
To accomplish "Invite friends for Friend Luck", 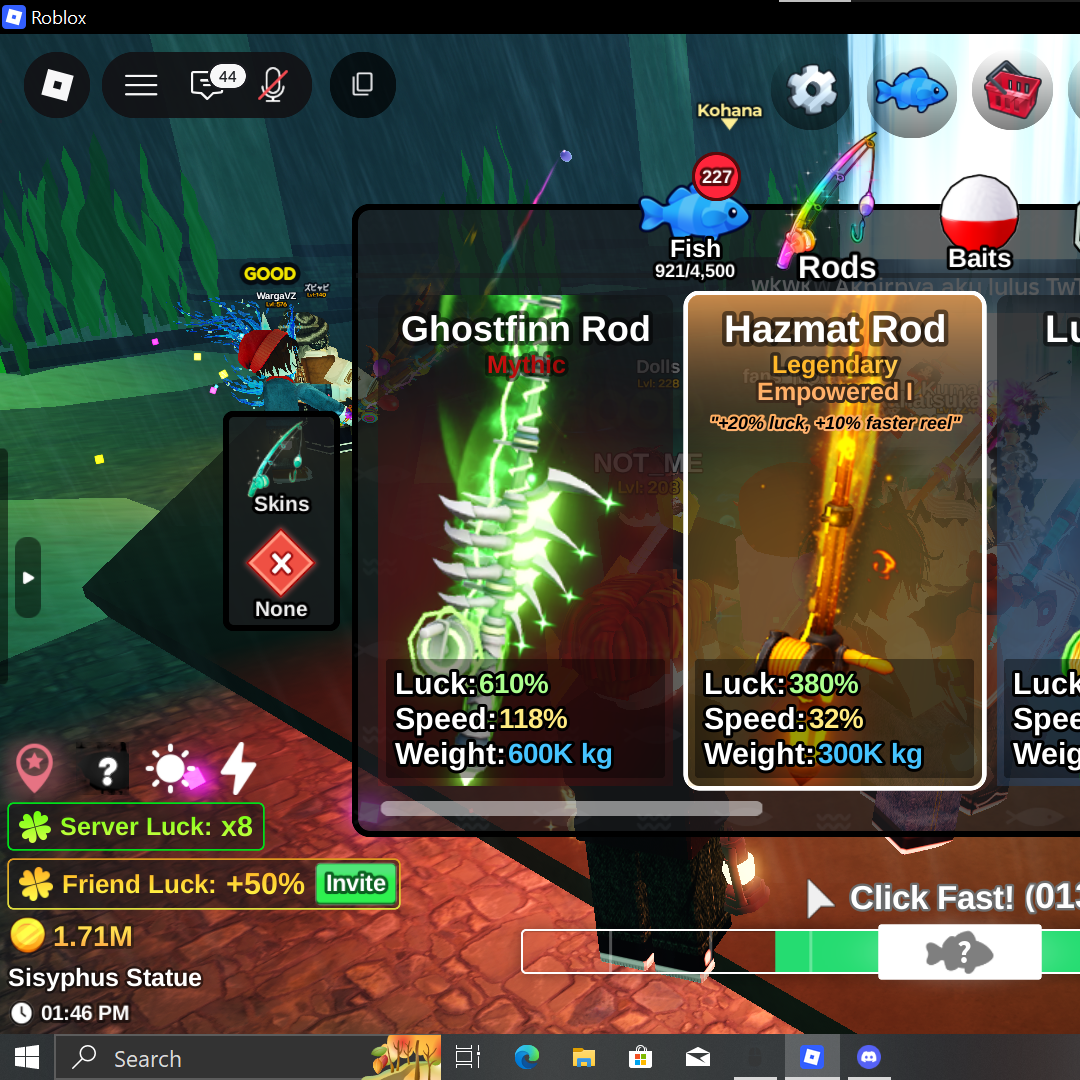I will [356, 884].
